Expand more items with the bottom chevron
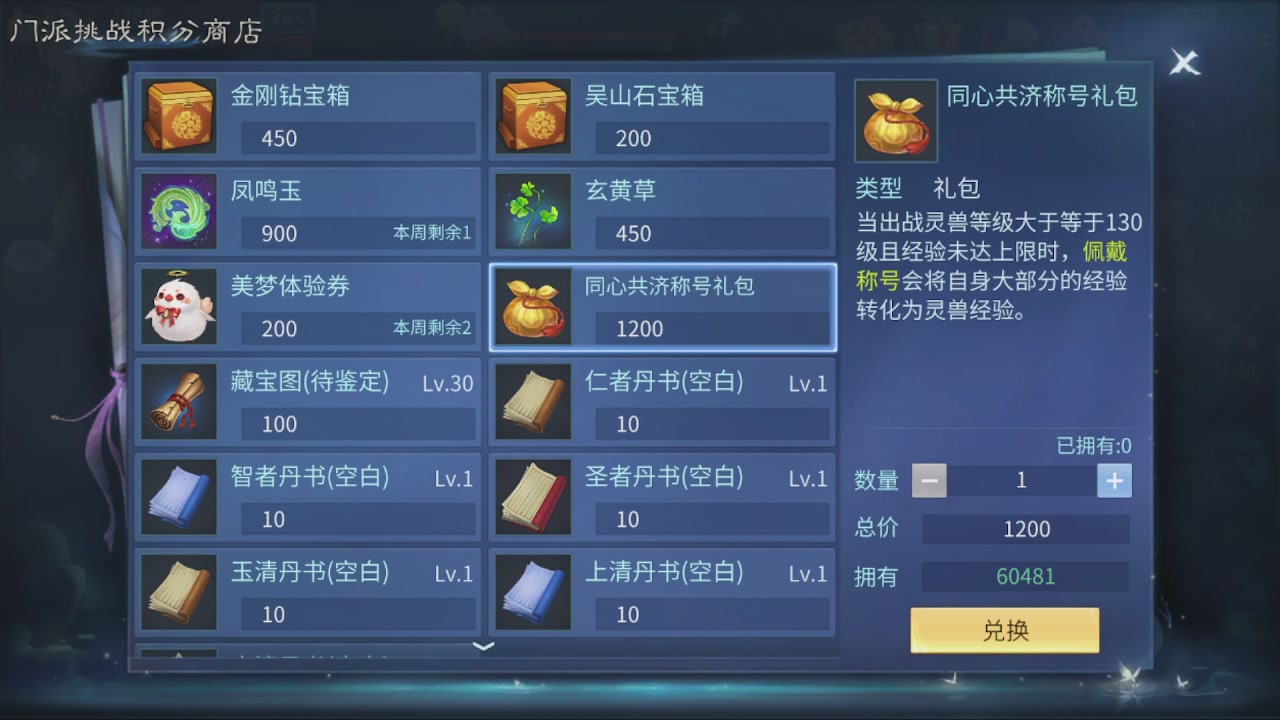Screen dimensions: 1280x720 (483, 648)
